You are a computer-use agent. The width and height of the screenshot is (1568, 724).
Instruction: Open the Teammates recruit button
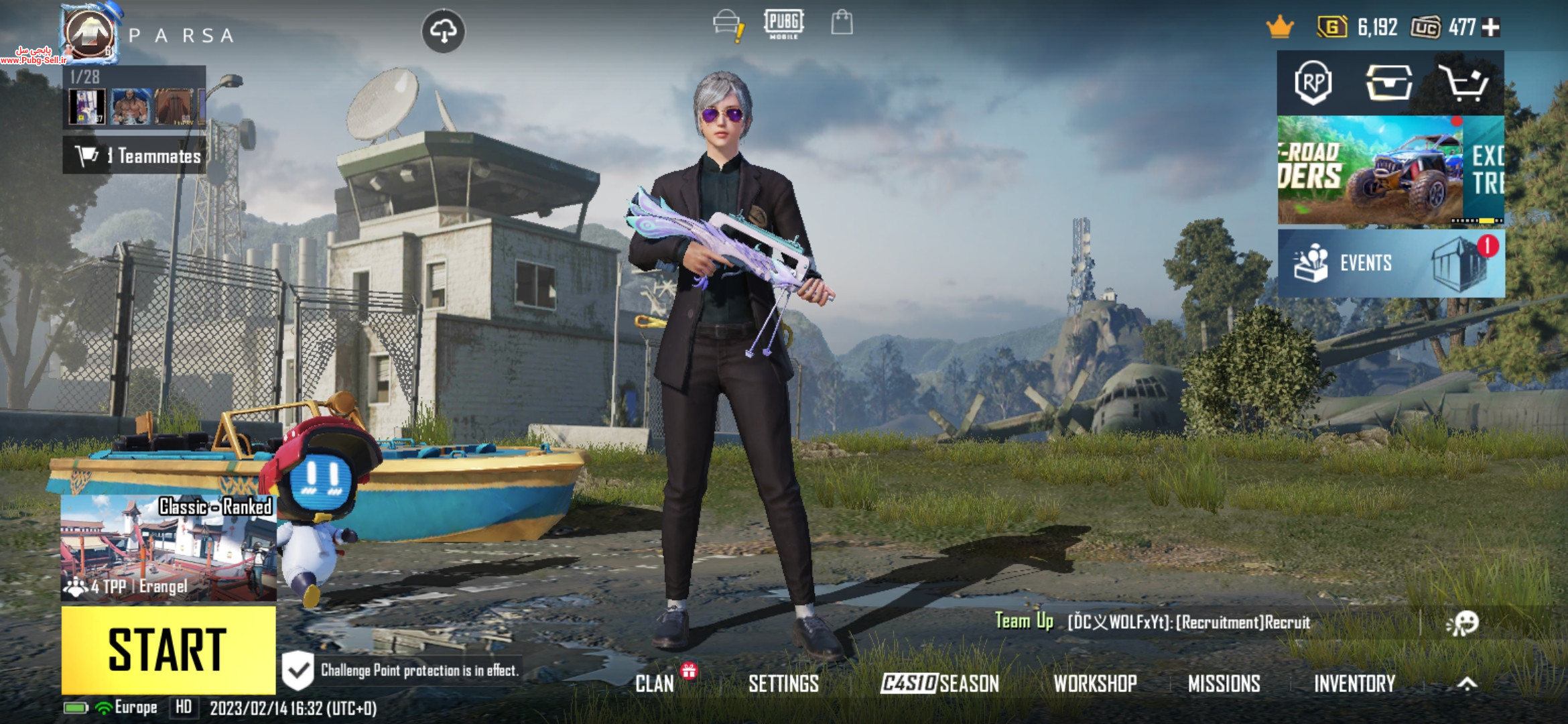(x=135, y=156)
